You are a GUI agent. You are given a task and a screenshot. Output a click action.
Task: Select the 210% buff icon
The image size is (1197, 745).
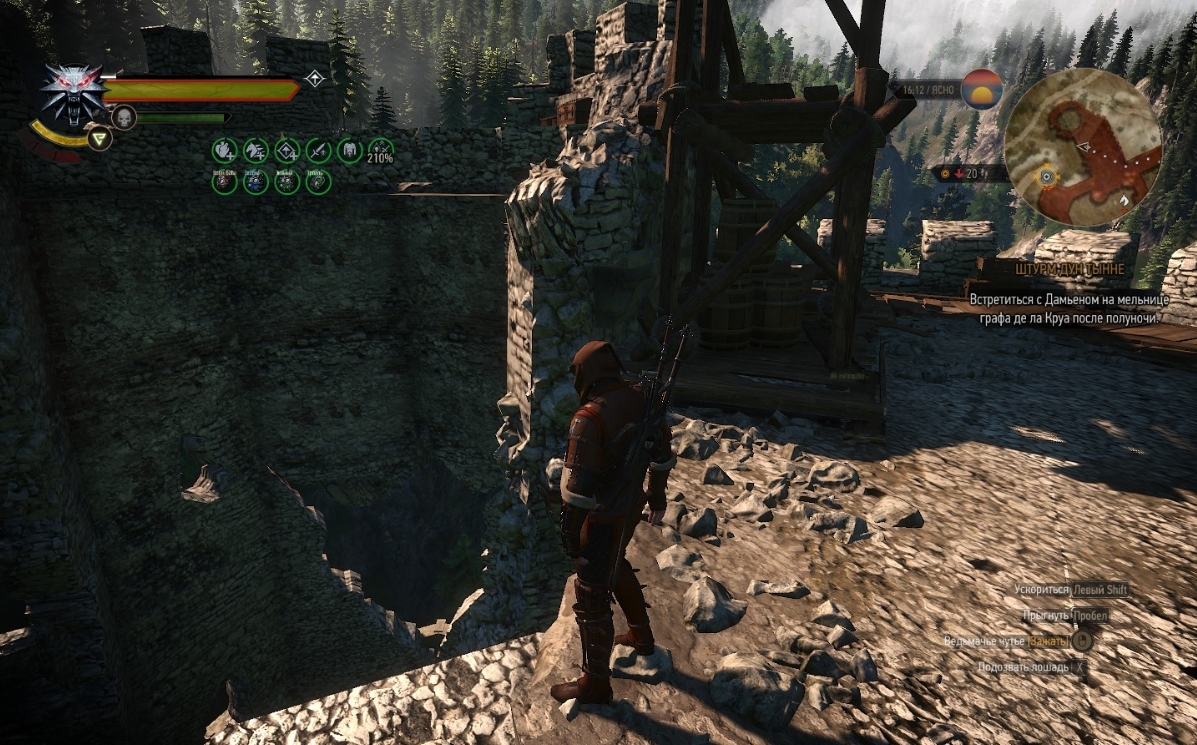380,151
